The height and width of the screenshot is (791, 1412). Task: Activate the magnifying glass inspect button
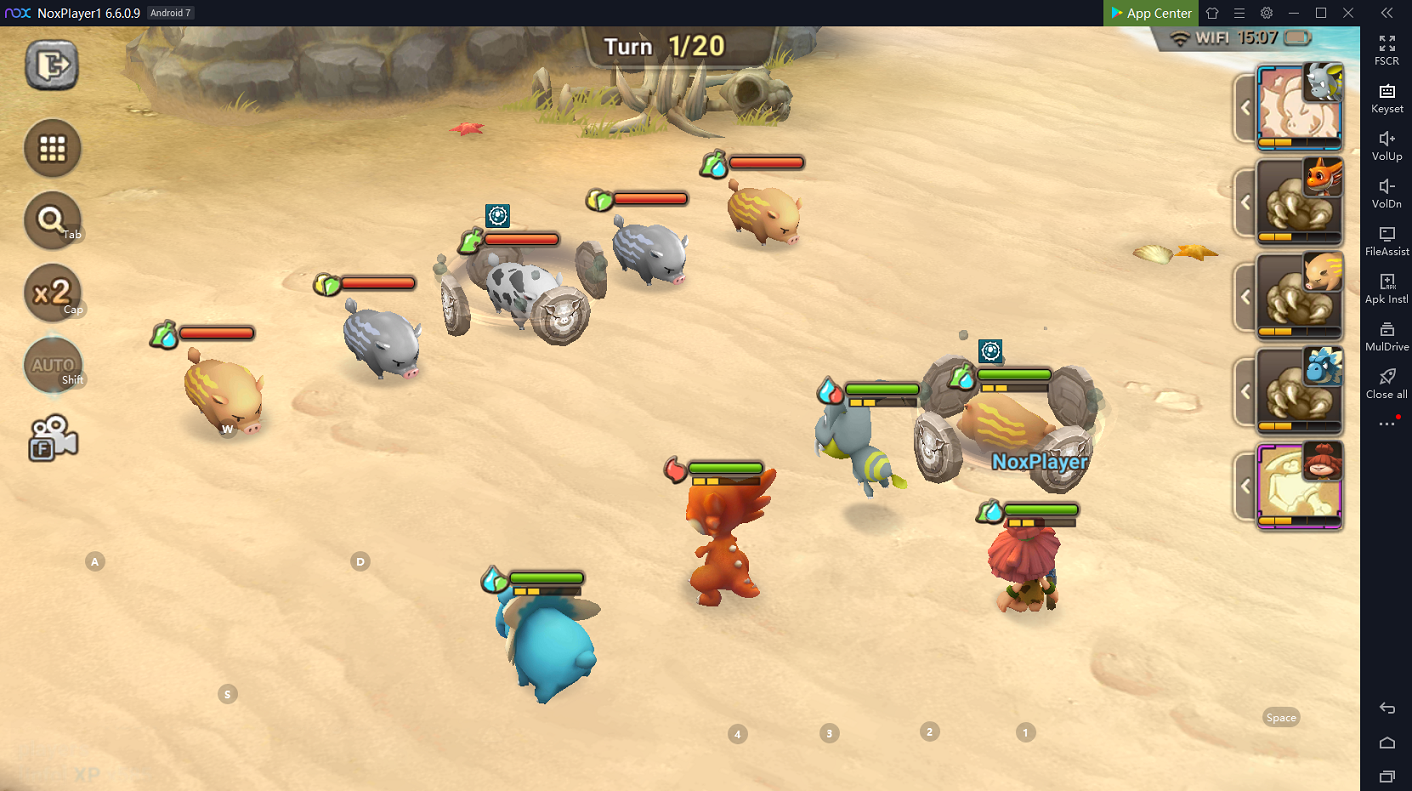(52, 220)
